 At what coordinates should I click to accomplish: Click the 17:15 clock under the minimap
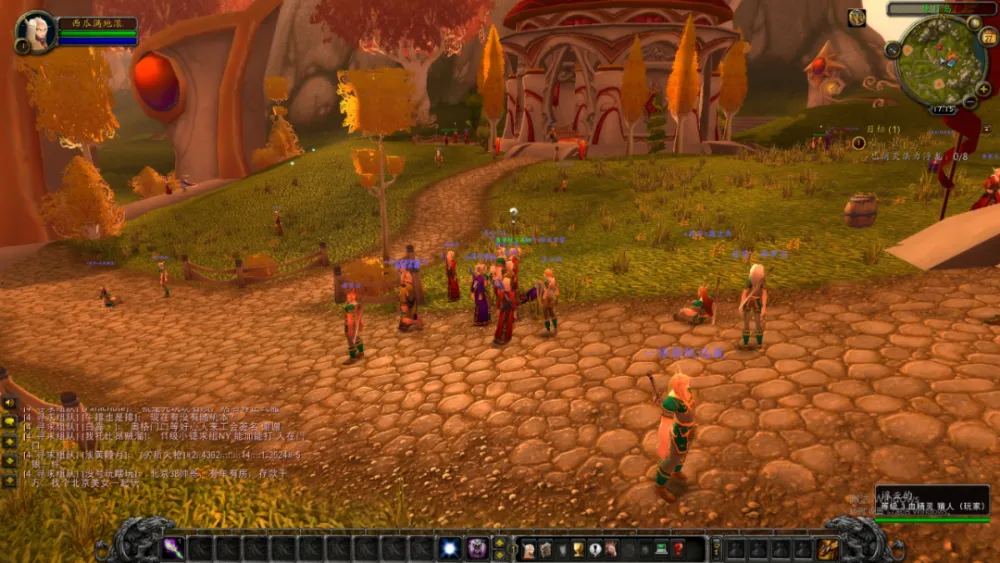[942, 108]
